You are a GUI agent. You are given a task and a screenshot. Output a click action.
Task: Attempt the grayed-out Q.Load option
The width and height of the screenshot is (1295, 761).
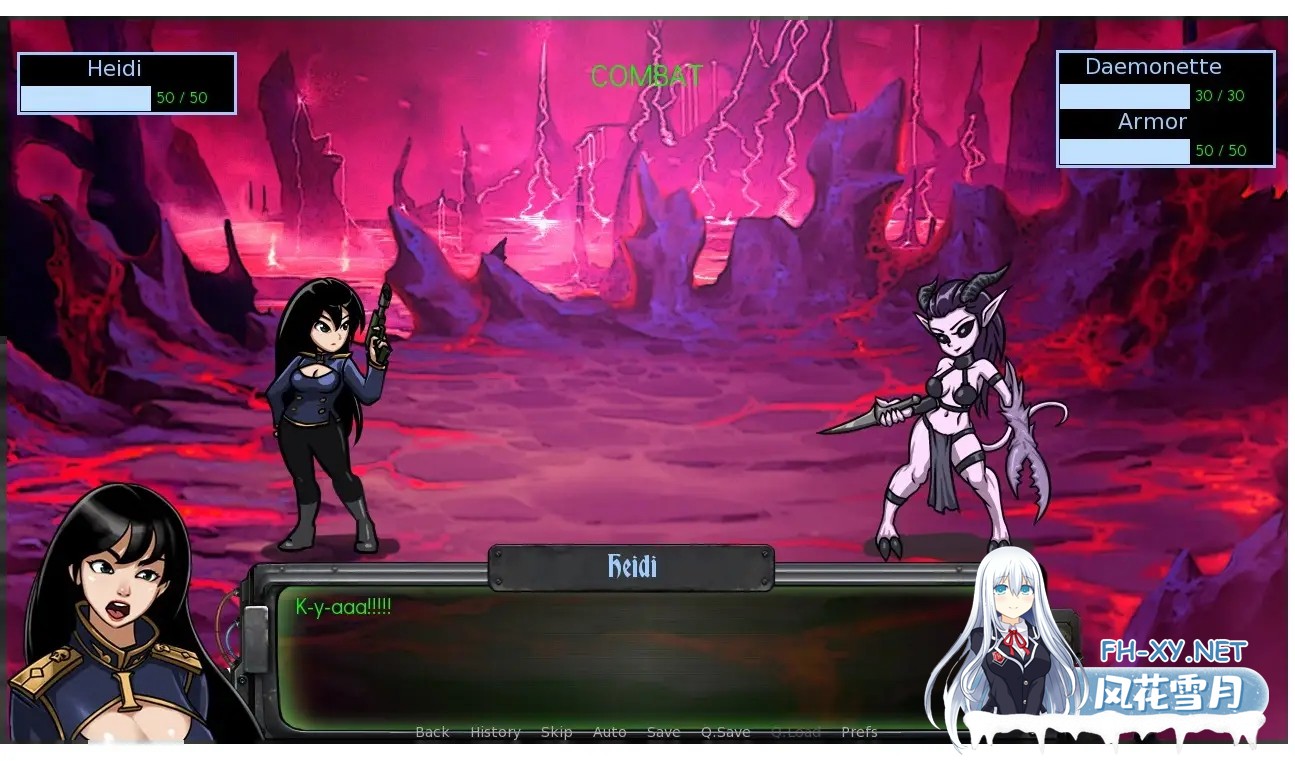pos(795,732)
